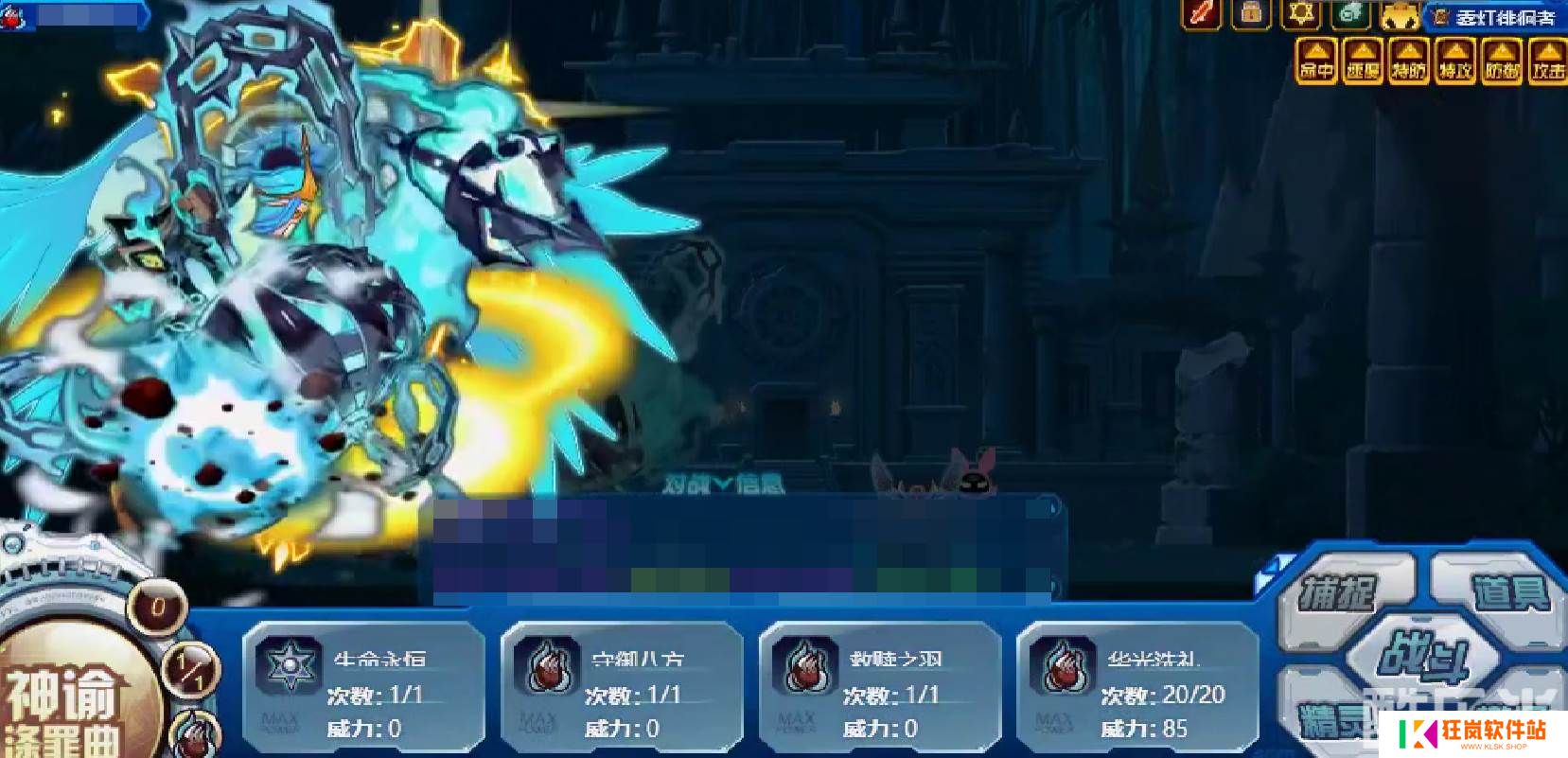Cast the 救赎之羽 skill

coord(879,688)
